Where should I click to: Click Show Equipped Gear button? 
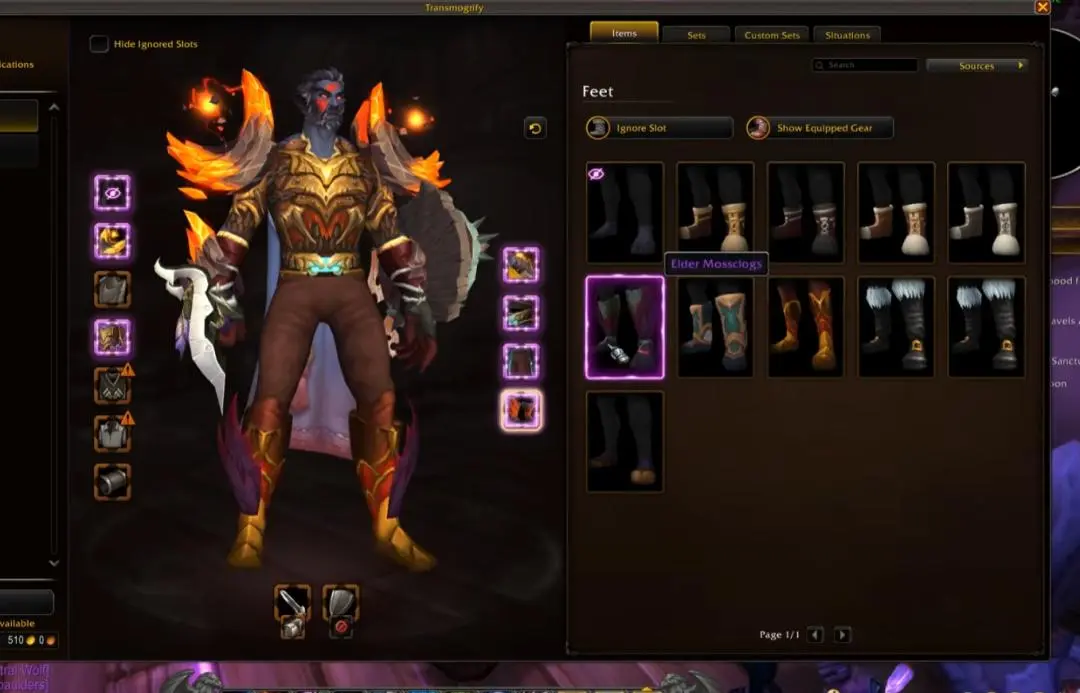tap(820, 128)
